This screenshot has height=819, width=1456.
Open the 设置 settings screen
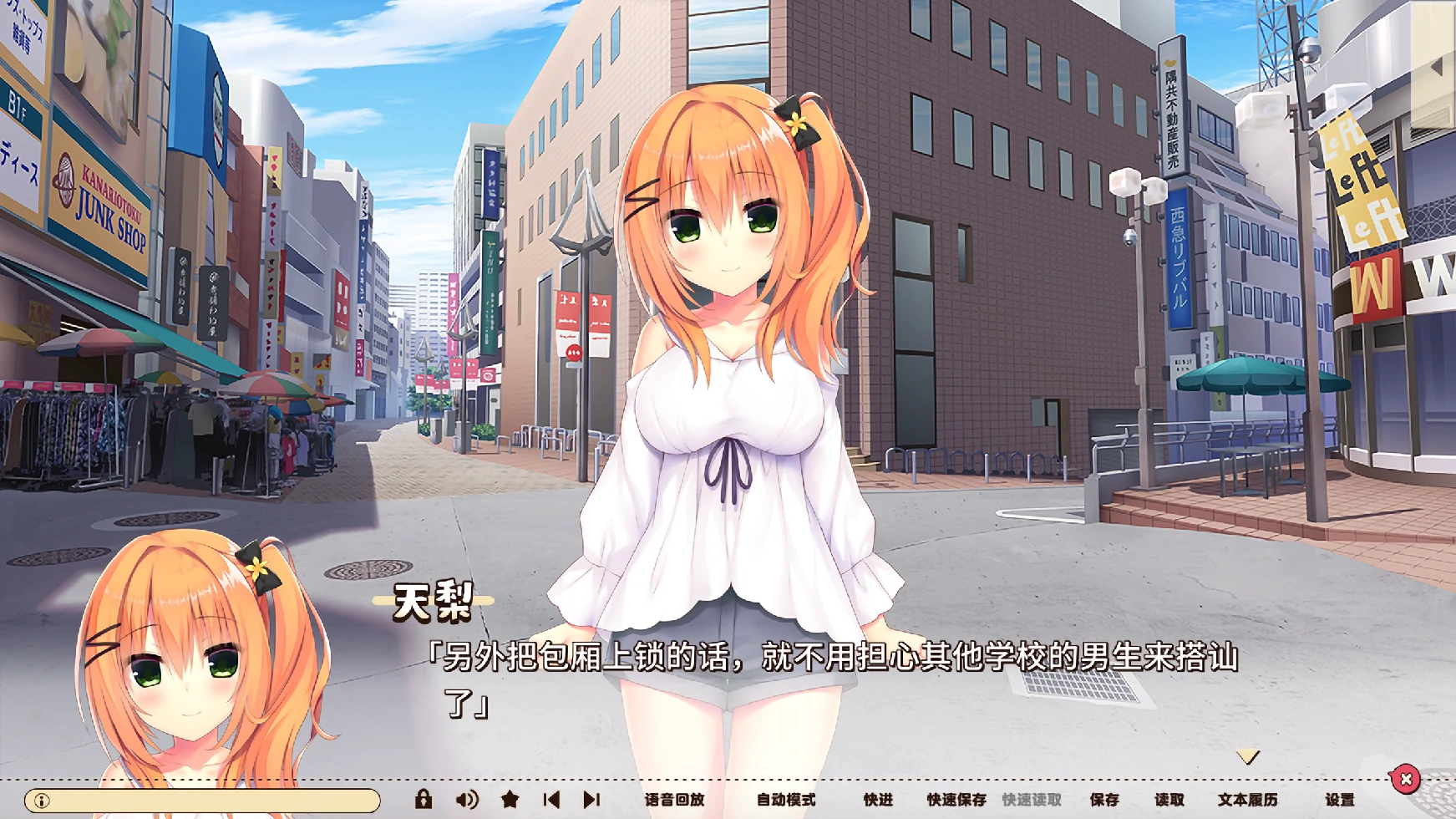(1338, 799)
